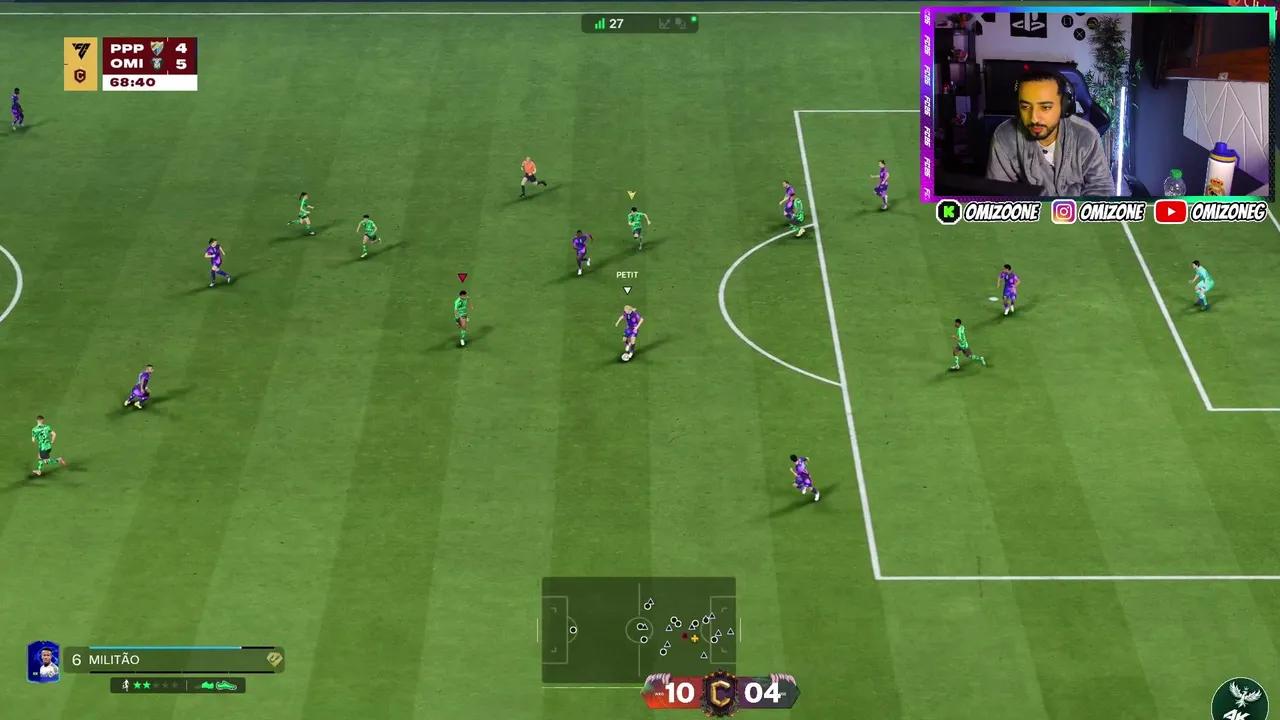Viewport: 1280px width, 720px height.
Task: Enable the two-star skill rating indicator
Action: (140, 686)
